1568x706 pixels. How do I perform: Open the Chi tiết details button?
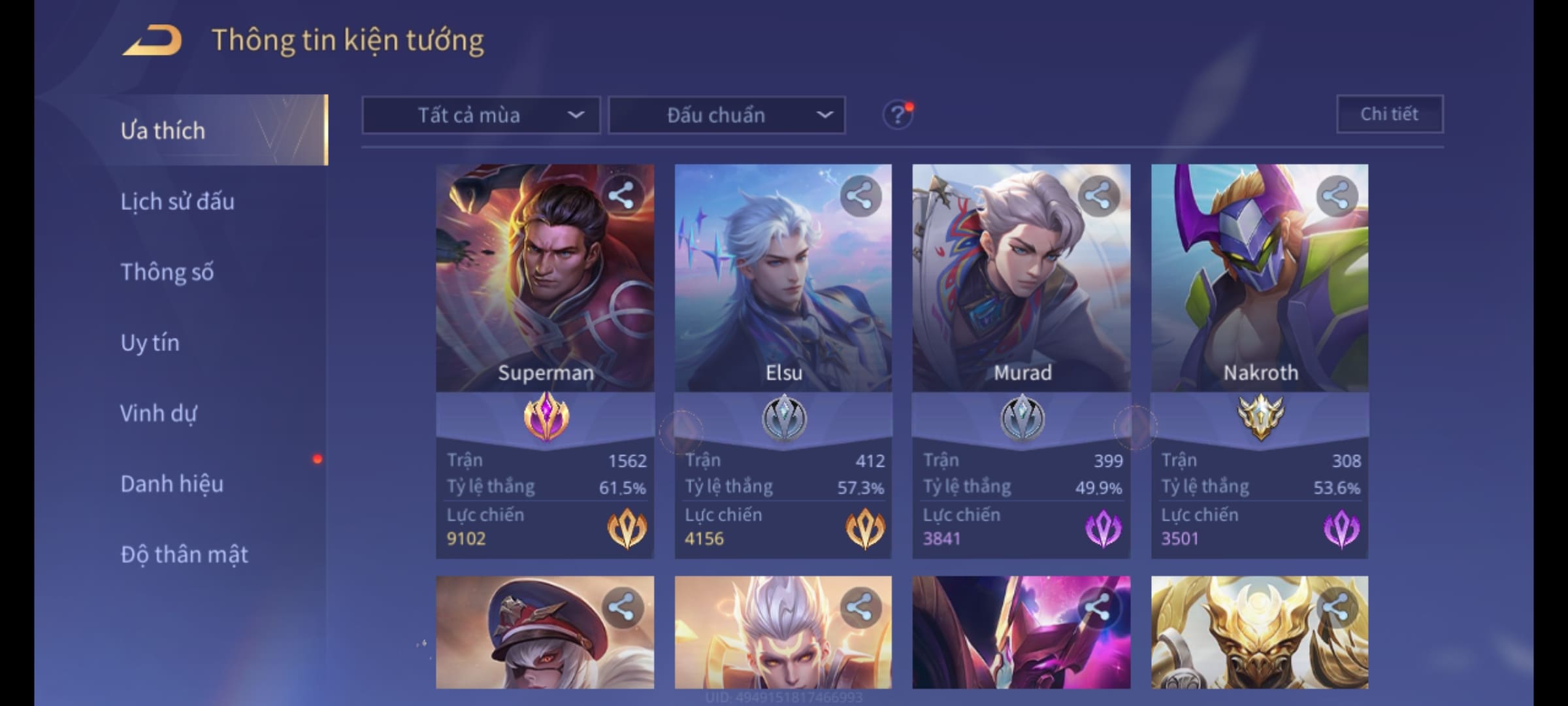pyautogui.click(x=1389, y=114)
